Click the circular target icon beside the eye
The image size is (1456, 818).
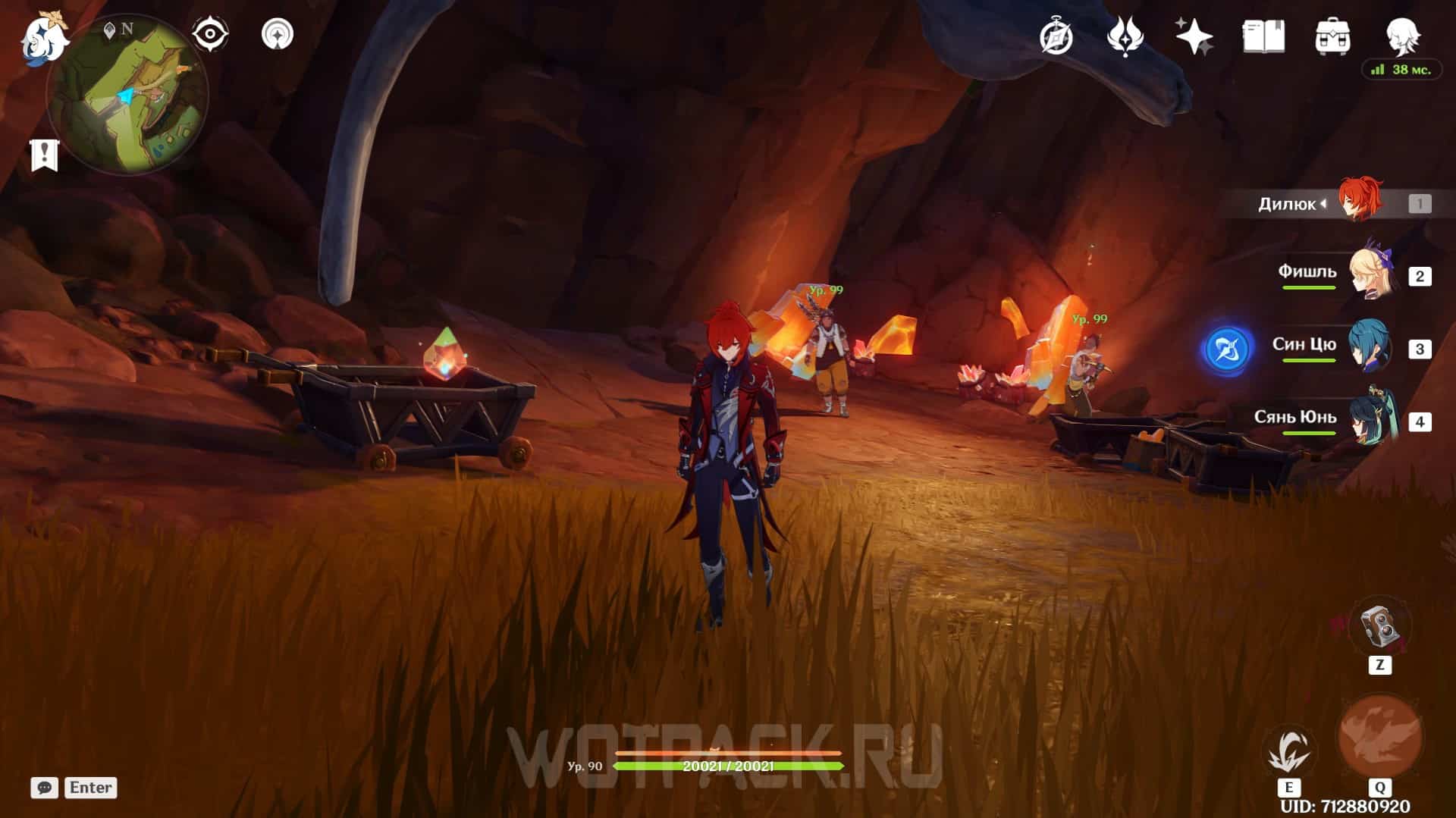click(x=278, y=34)
